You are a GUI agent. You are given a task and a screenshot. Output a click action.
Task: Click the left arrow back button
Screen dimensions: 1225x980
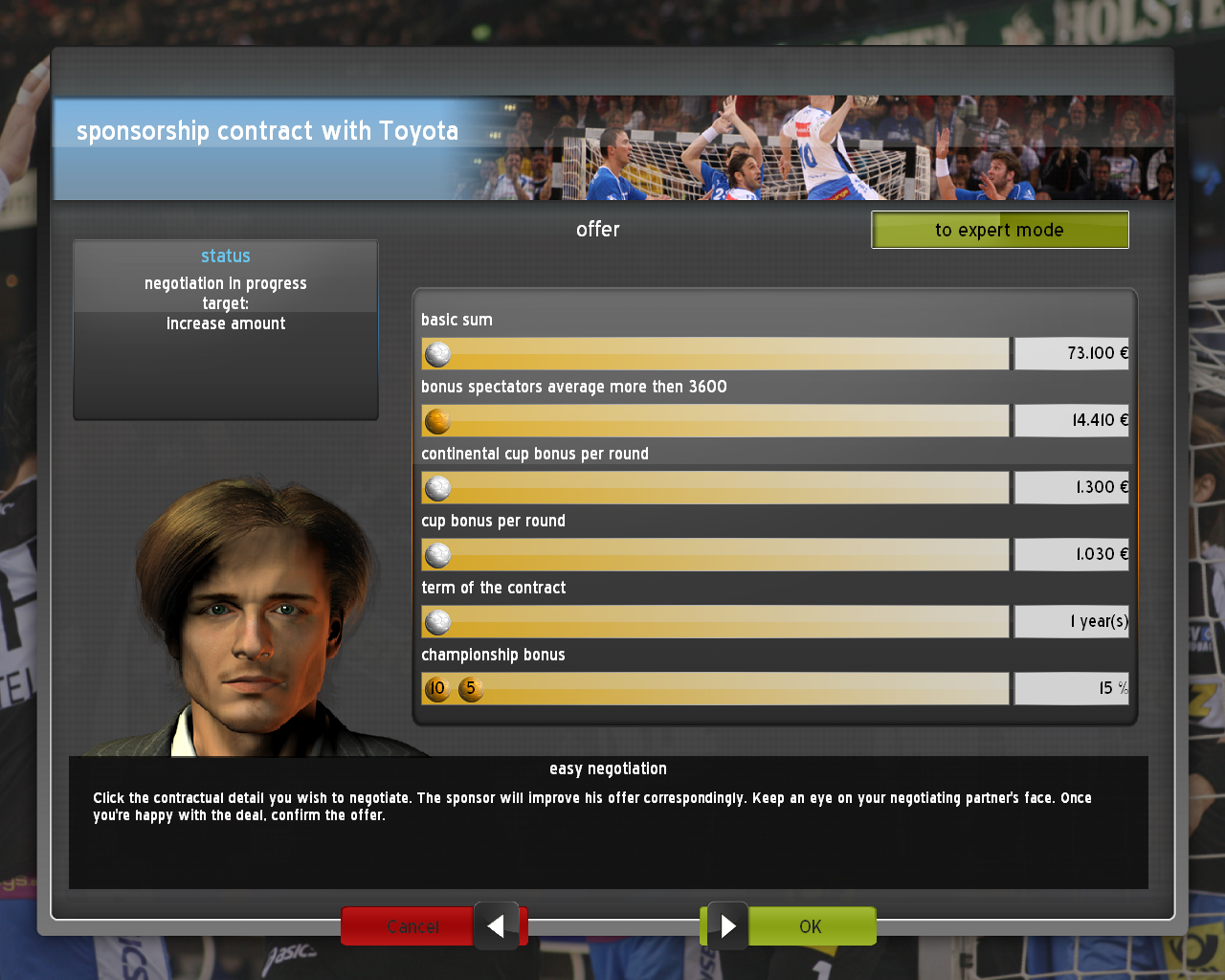tap(496, 926)
